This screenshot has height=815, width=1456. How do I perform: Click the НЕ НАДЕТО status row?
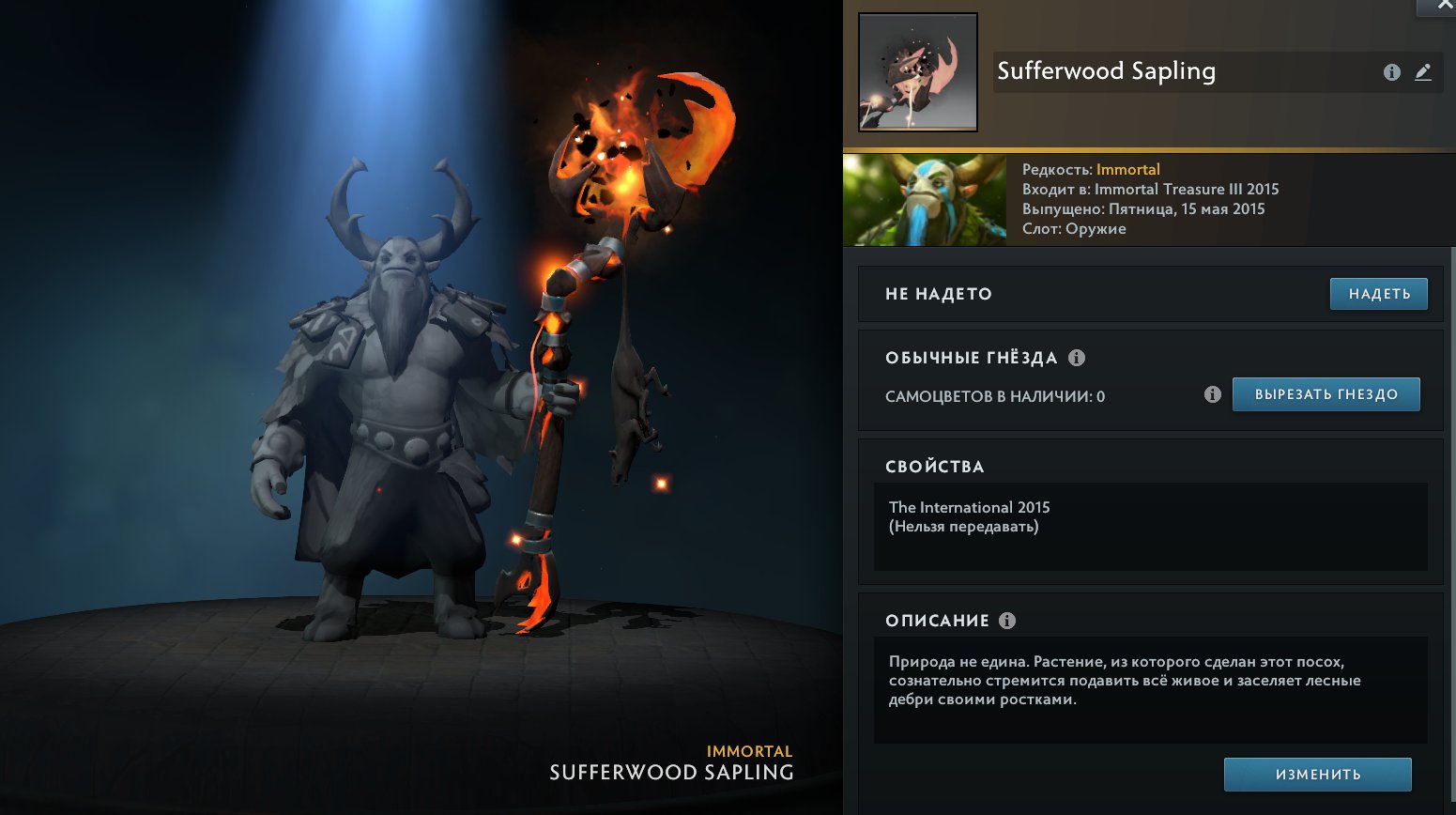[x=939, y=293]
